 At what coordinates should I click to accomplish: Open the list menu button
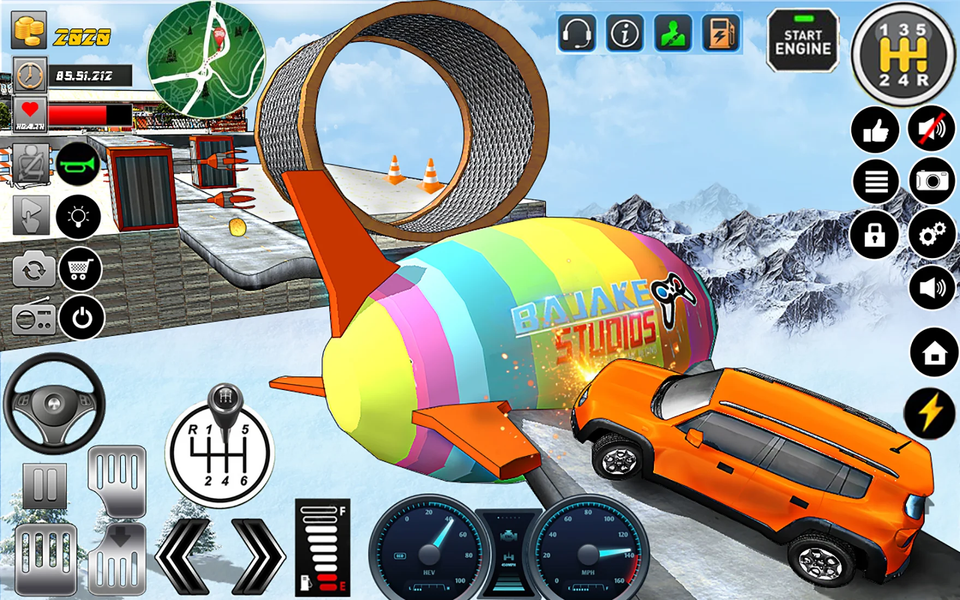click(x=874, y=182)
